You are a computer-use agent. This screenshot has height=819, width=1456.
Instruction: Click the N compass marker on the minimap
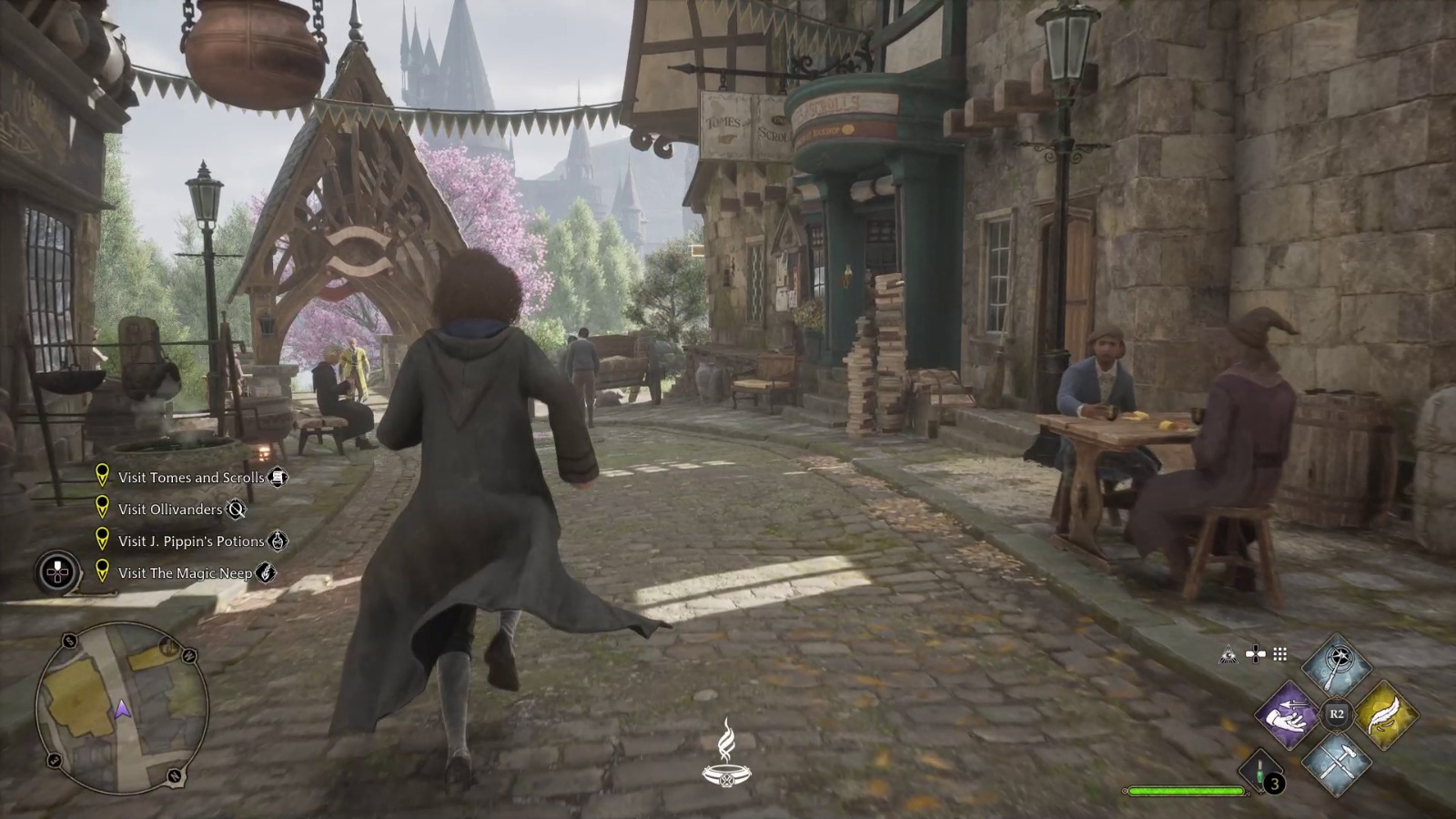coord(174,774)
